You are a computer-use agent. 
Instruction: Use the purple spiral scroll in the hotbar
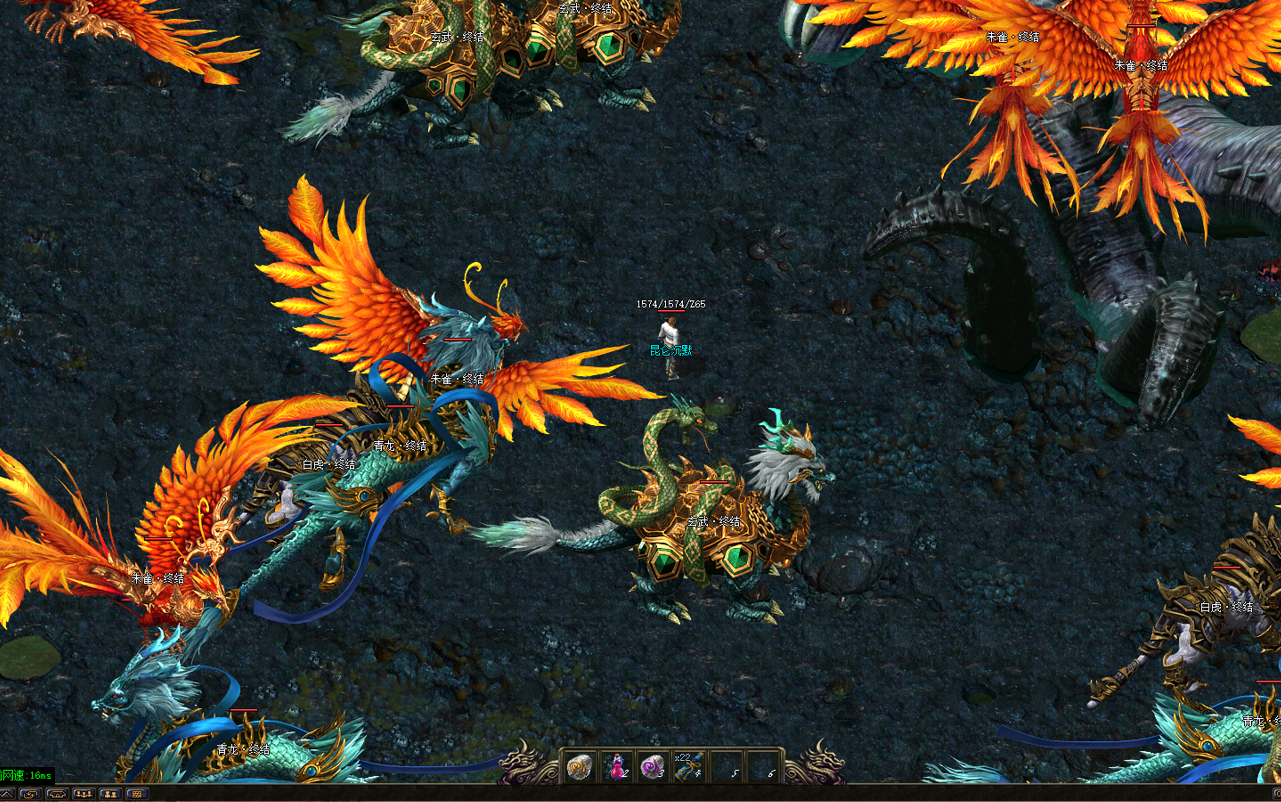click(x=653, y=767)
